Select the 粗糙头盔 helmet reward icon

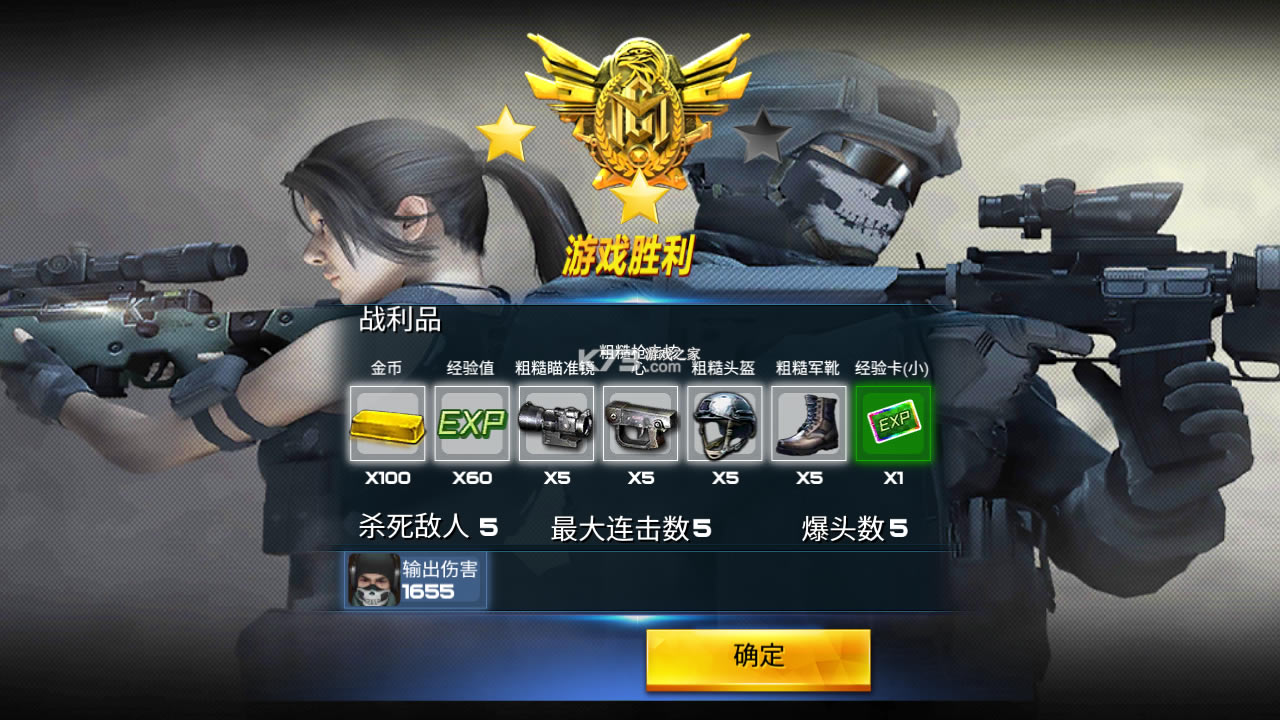[x=725, y=425]
